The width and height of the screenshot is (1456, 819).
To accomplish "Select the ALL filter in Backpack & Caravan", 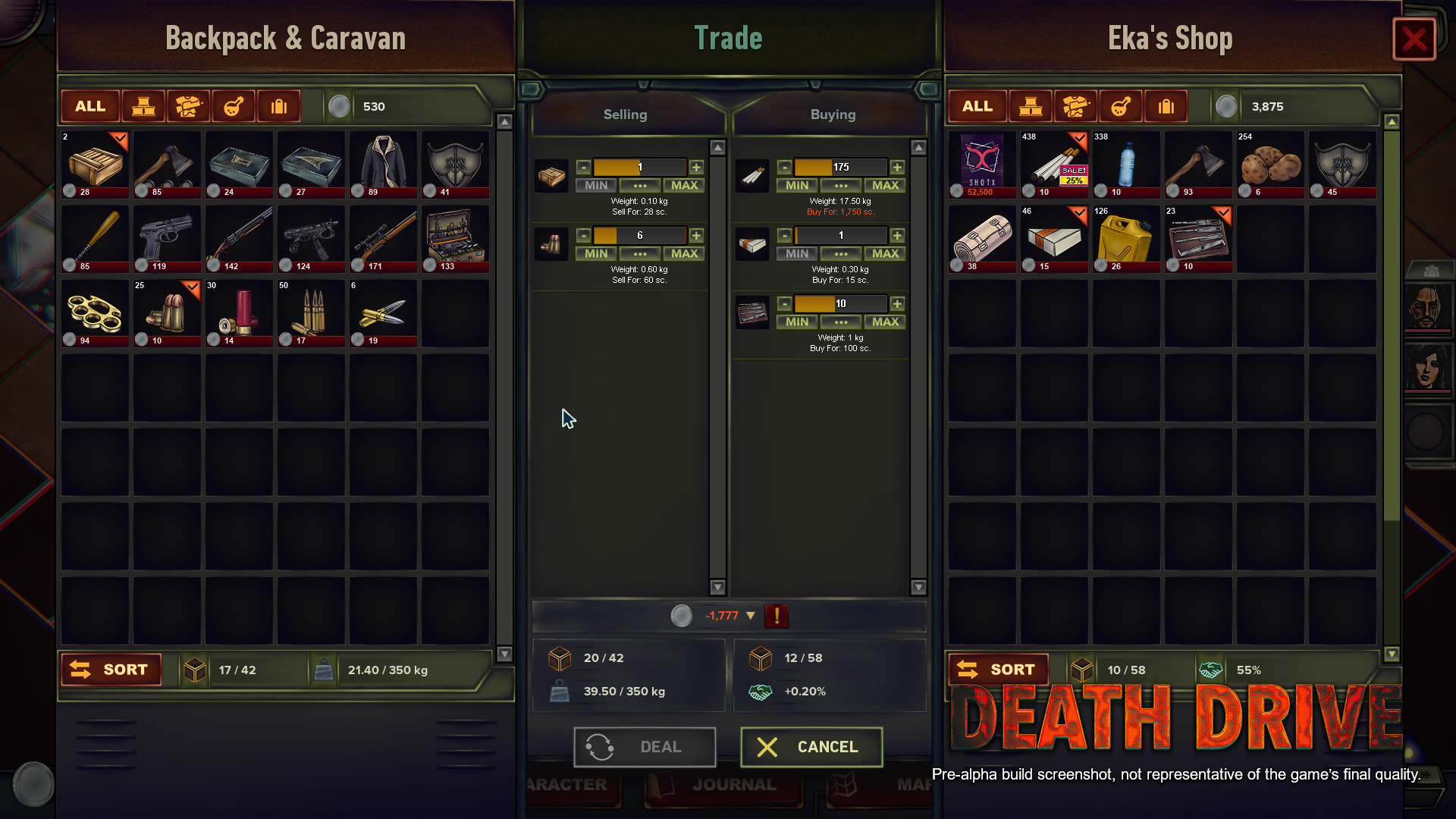I will (89, 106).
